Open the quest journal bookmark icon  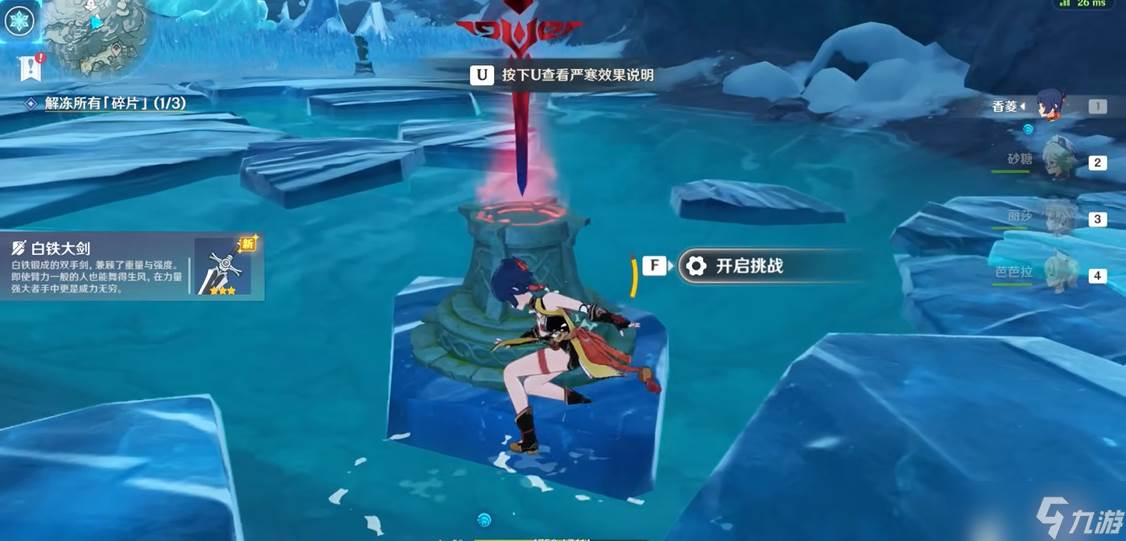point(28,67)
